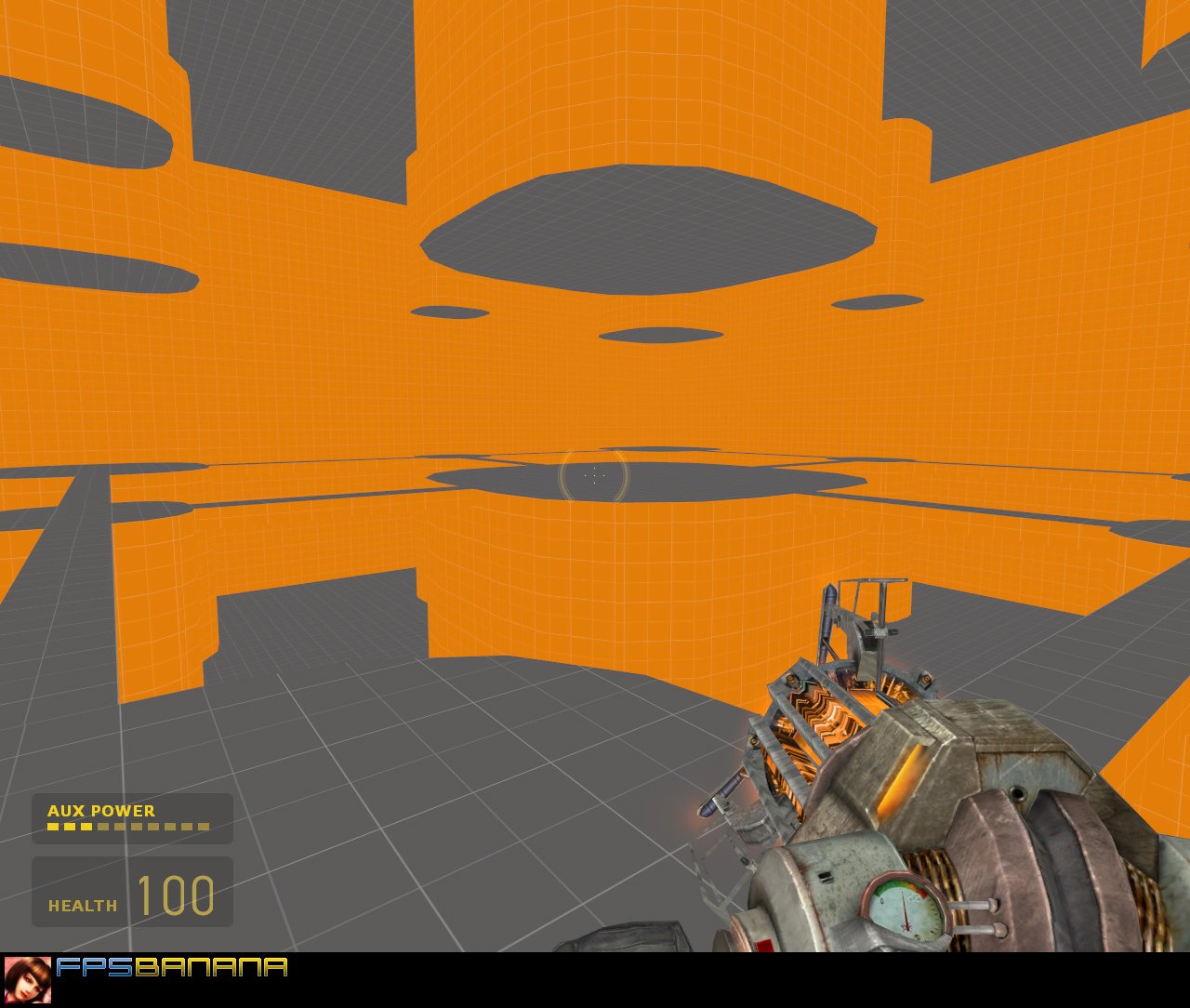The height and width of the screenshot is (1008, 1190).
Task: Click the small red indicator light on the weapon body
Action: 764,945
